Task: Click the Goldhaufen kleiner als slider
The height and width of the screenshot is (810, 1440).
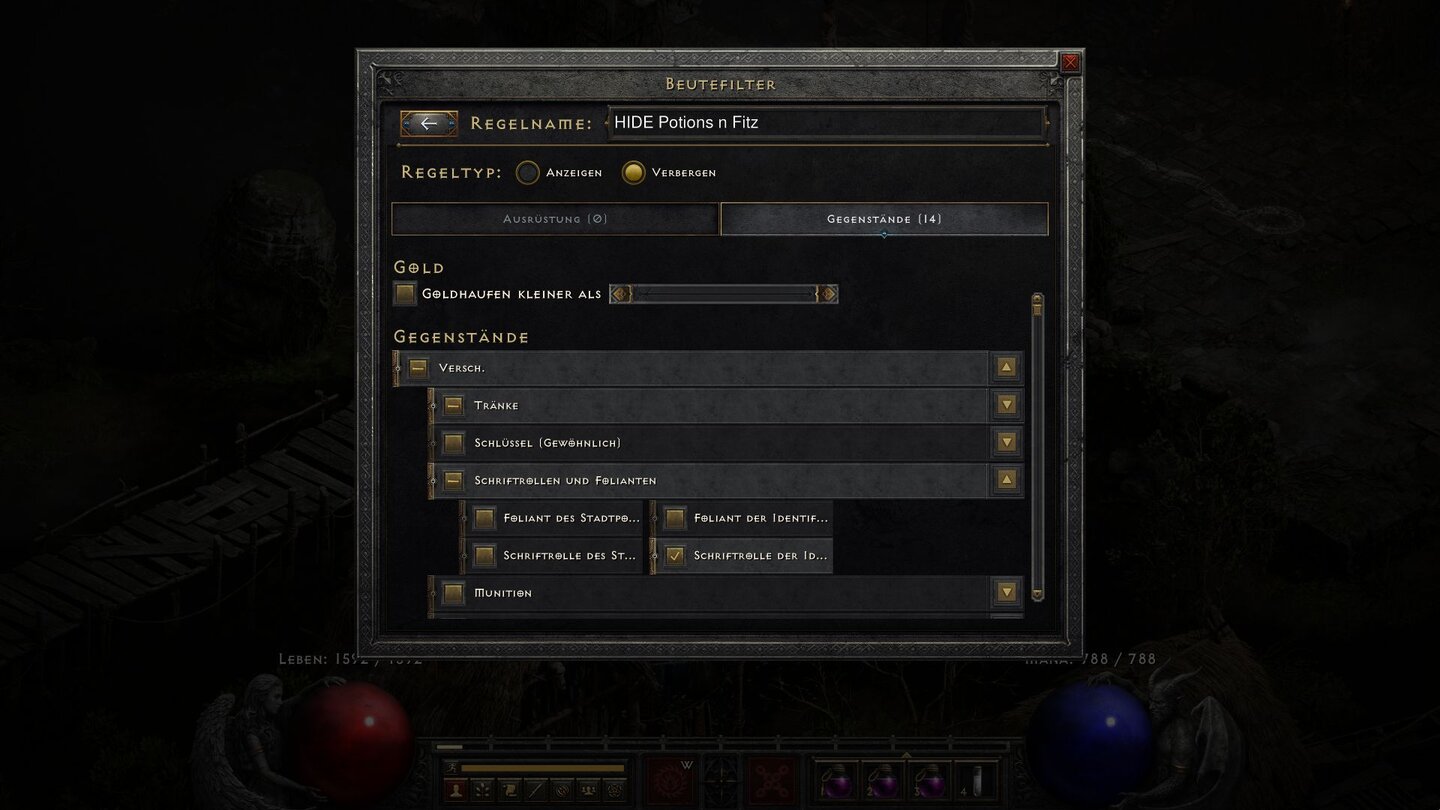Action: click(724, 293)
